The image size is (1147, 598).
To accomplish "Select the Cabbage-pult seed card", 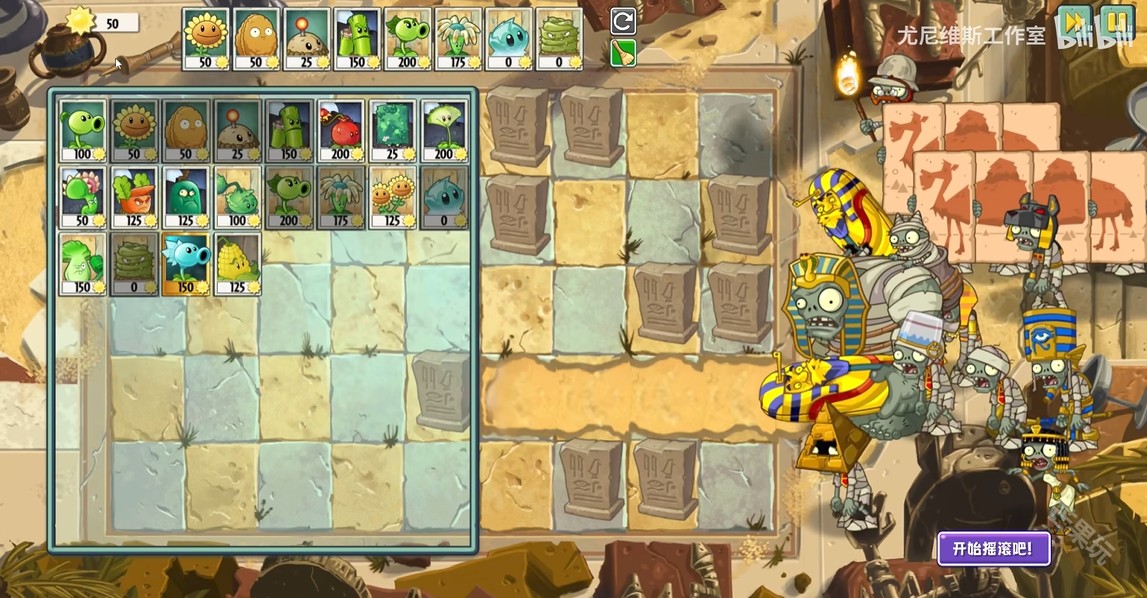I will click(x=237, y=197).
